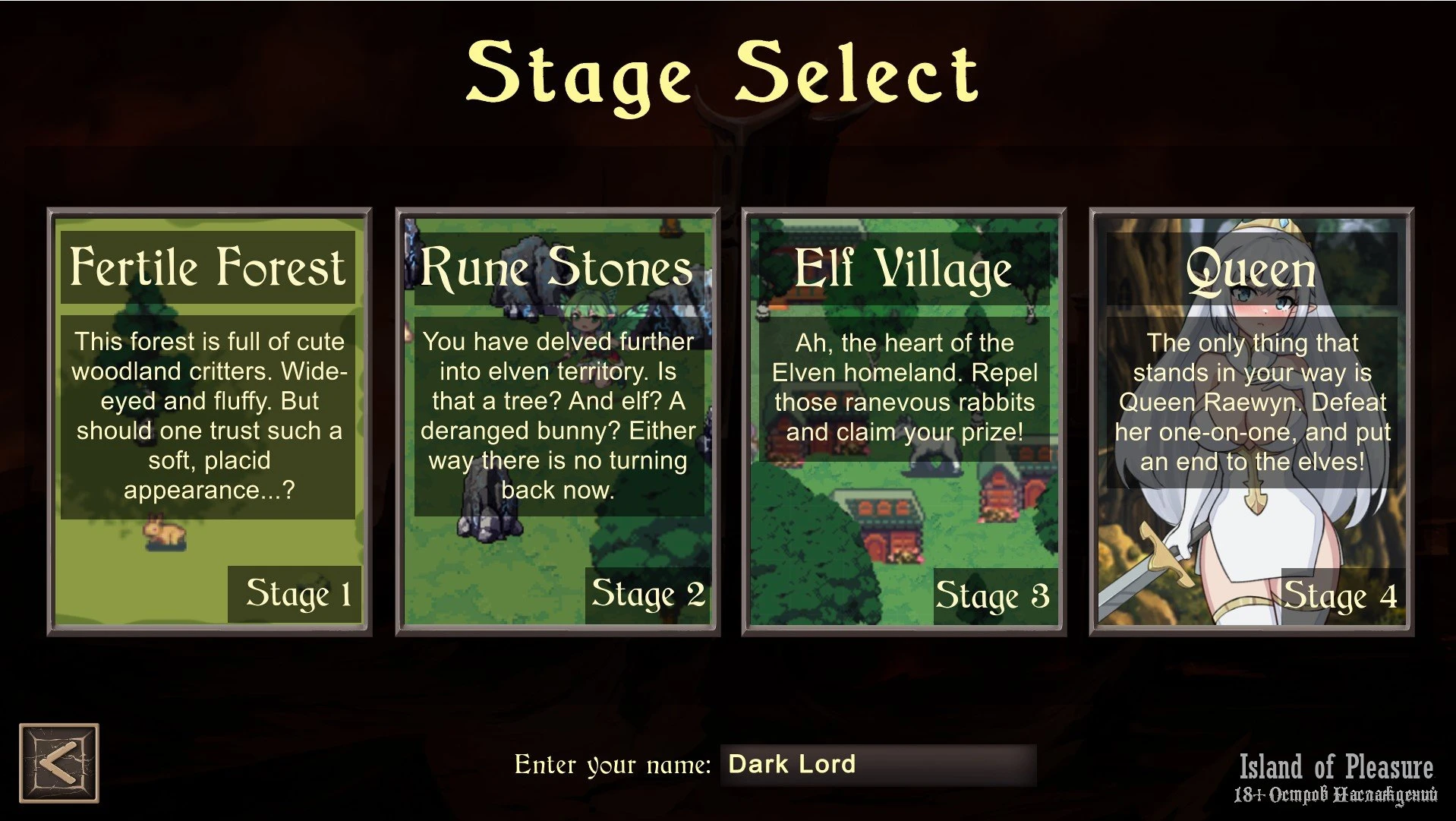Open the Elf Village stage
This screenshot has height=821, width=1456.
(904, 422)
